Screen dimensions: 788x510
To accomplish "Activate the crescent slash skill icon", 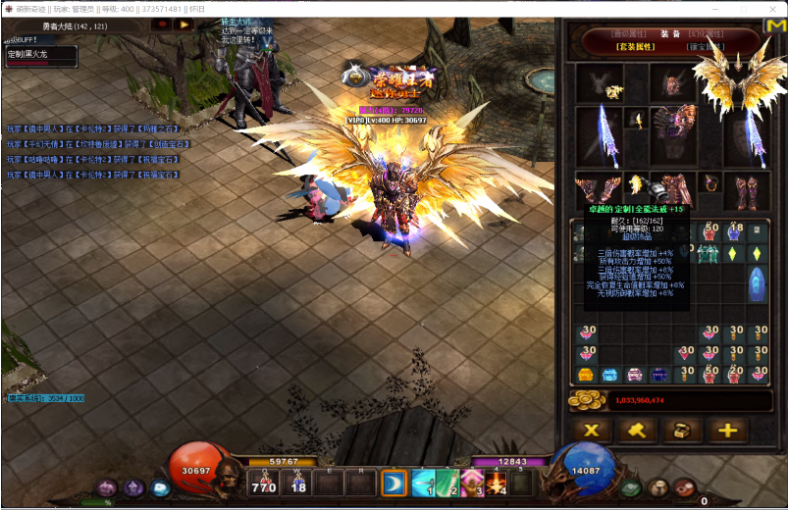I will click(x=394, y=484).
